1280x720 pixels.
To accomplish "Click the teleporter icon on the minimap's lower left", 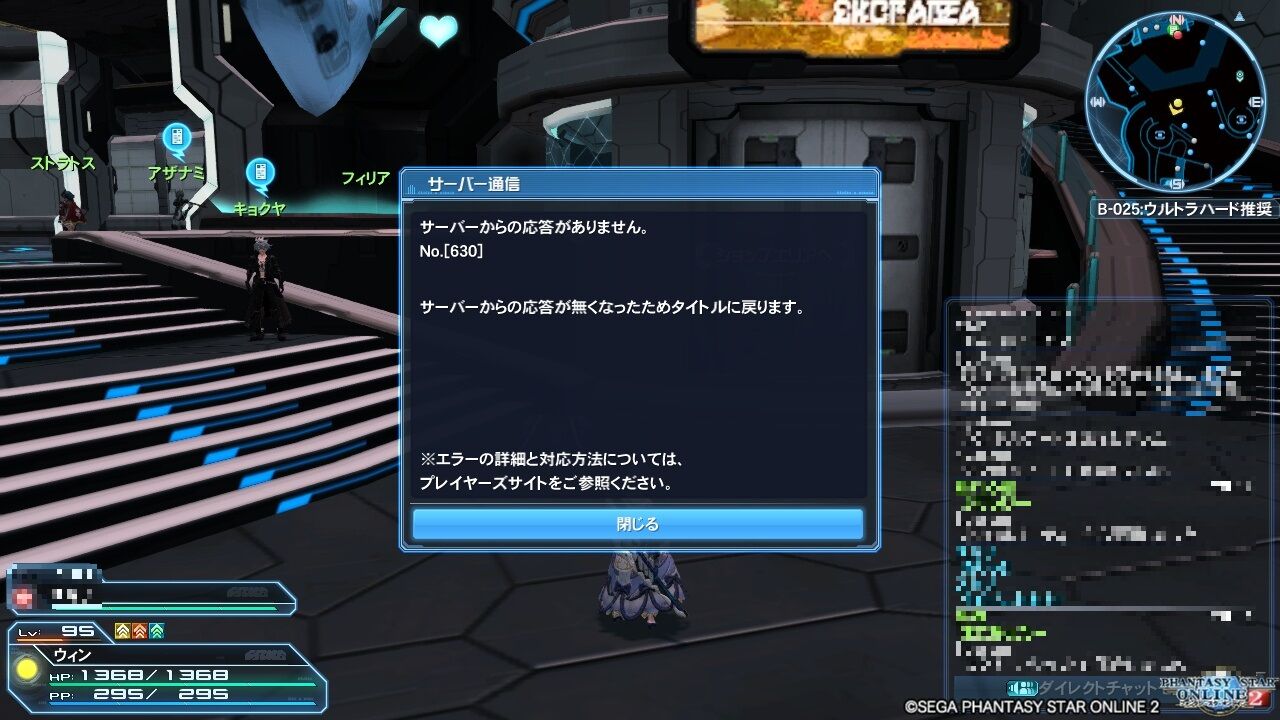I will point(1160,135).
